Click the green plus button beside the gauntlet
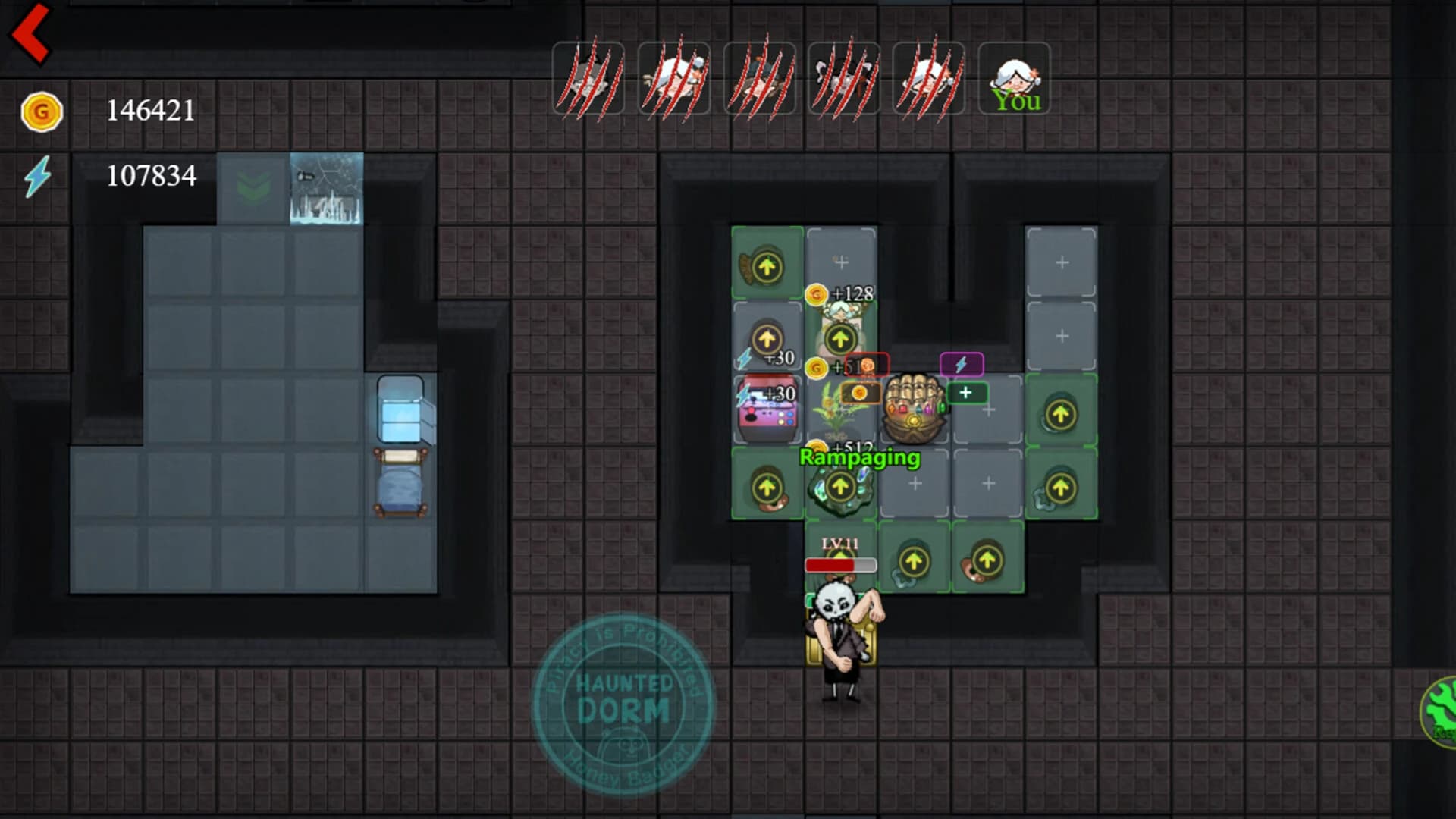 (965, 393)
